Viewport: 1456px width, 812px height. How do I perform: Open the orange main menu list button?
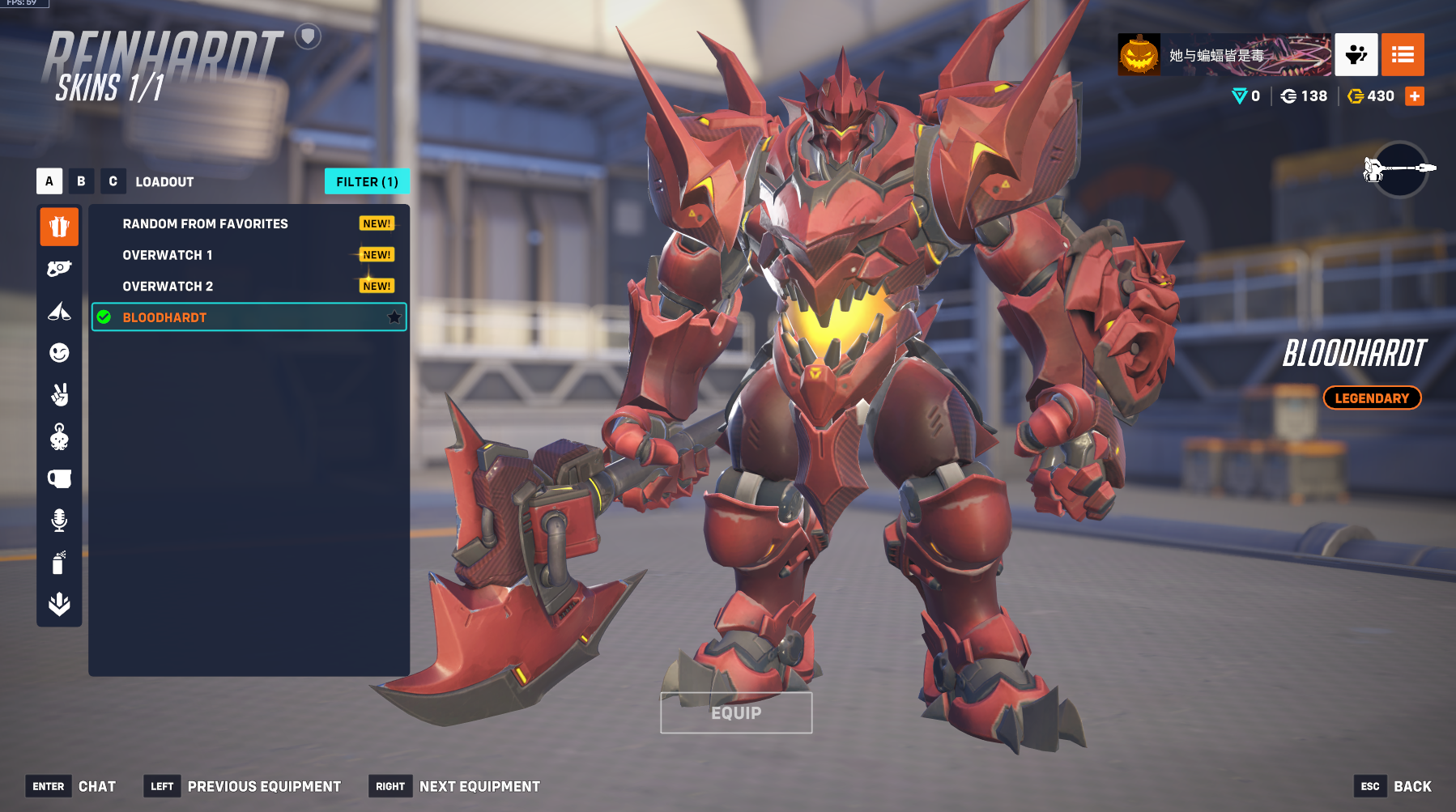pyautogui.click(x=1403, y=55)
